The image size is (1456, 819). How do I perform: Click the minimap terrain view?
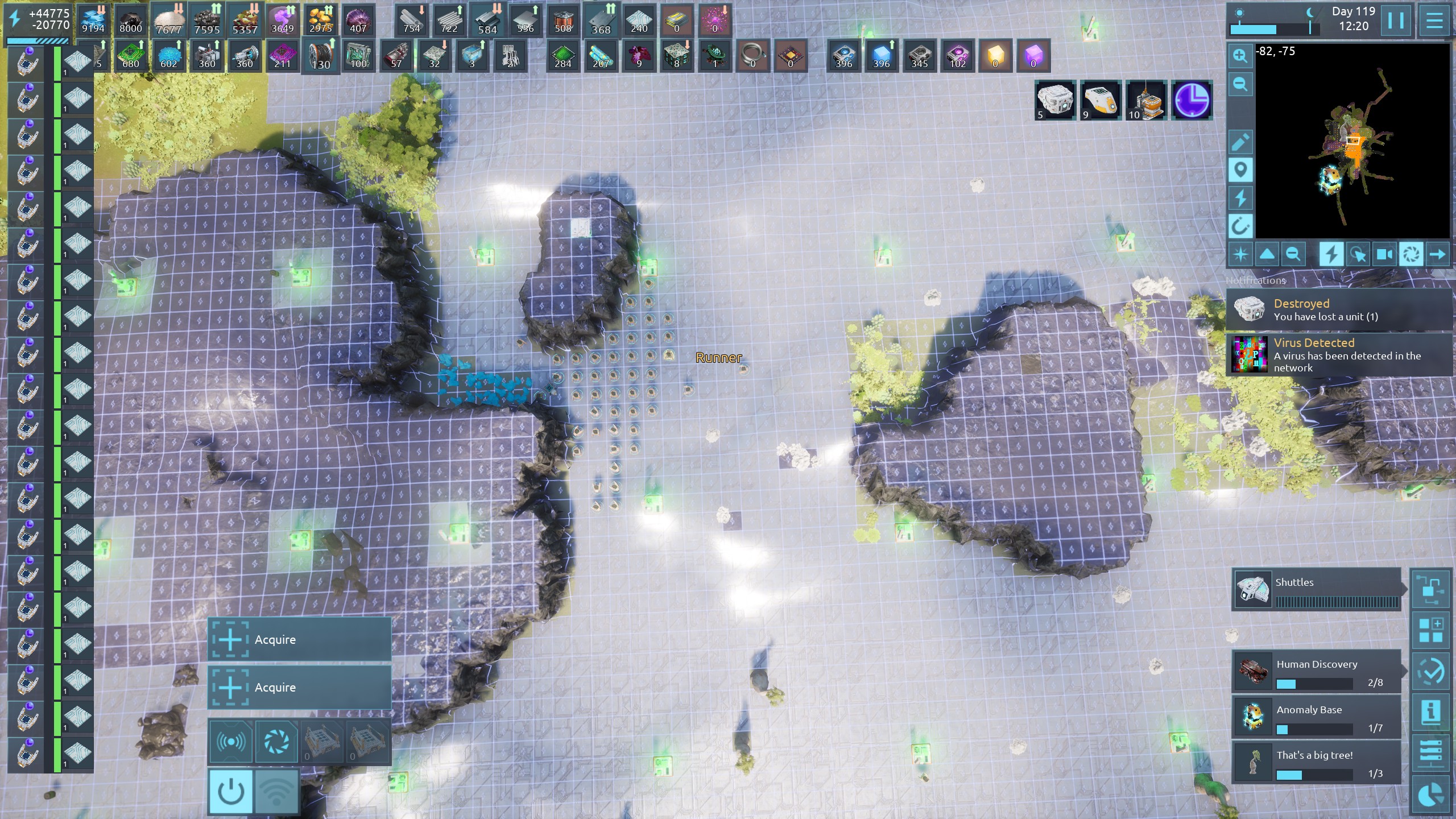1352,141
